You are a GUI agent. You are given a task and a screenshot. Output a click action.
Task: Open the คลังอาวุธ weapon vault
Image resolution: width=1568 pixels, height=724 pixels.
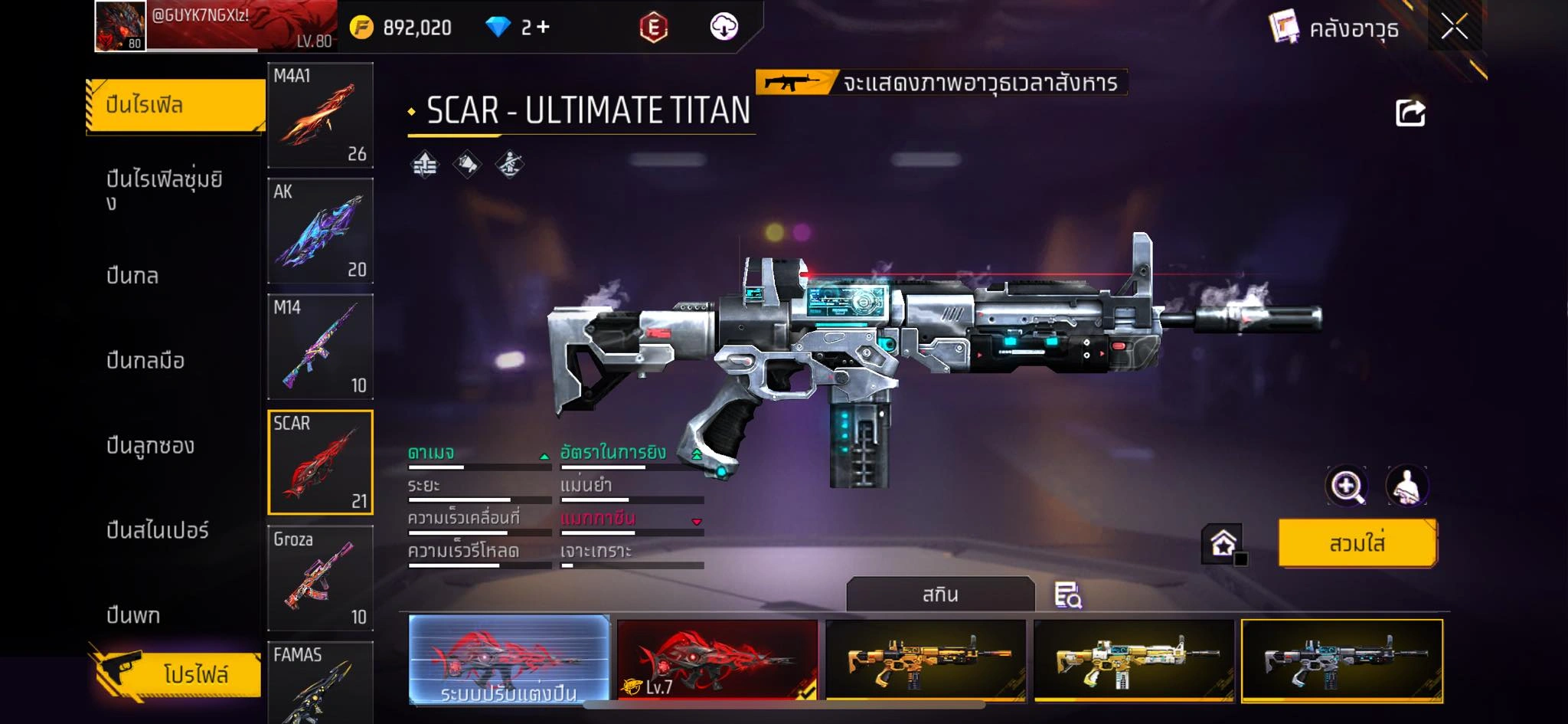tap(1334, 28)
